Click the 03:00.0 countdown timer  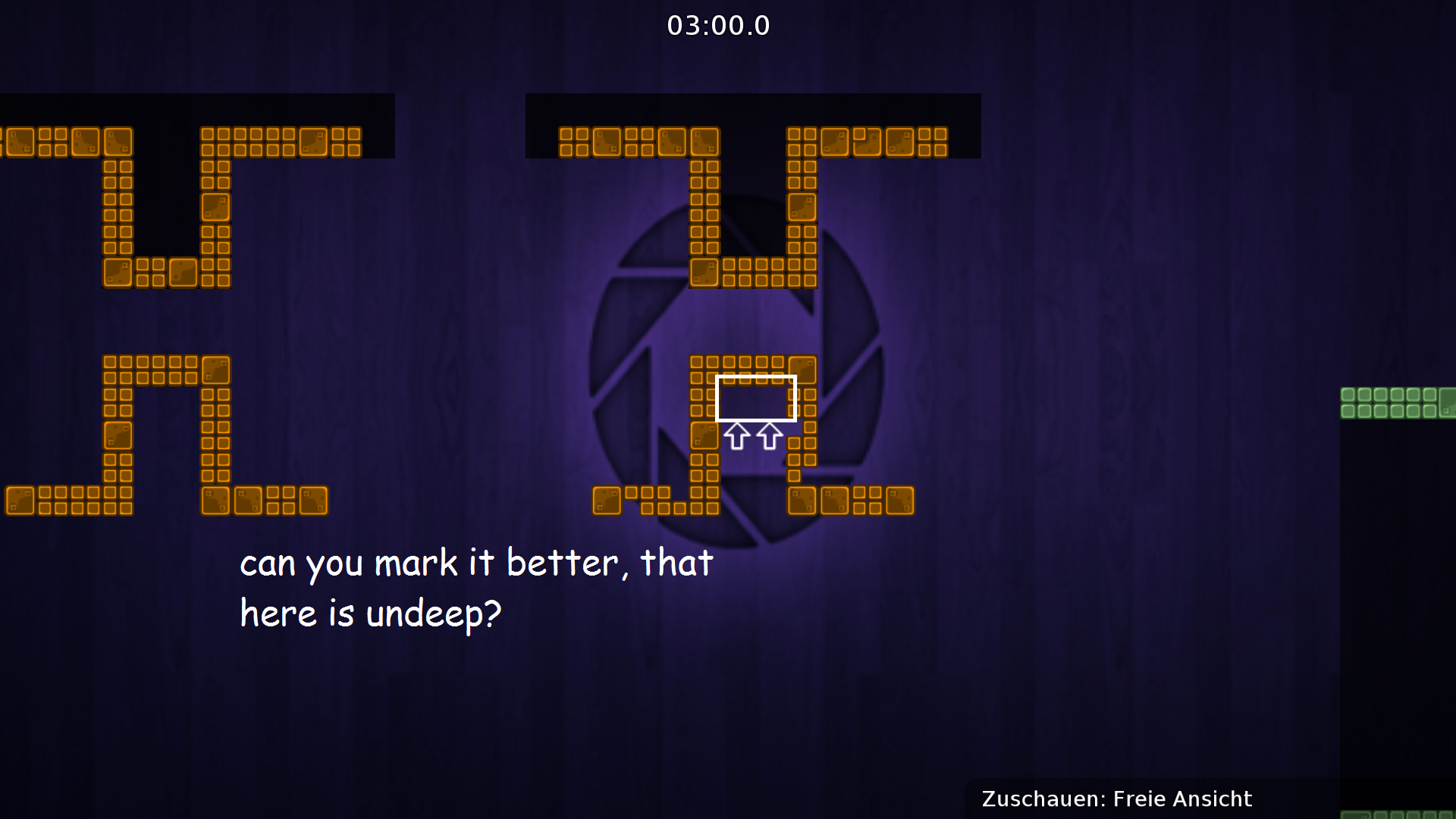[x=718, y=25]
